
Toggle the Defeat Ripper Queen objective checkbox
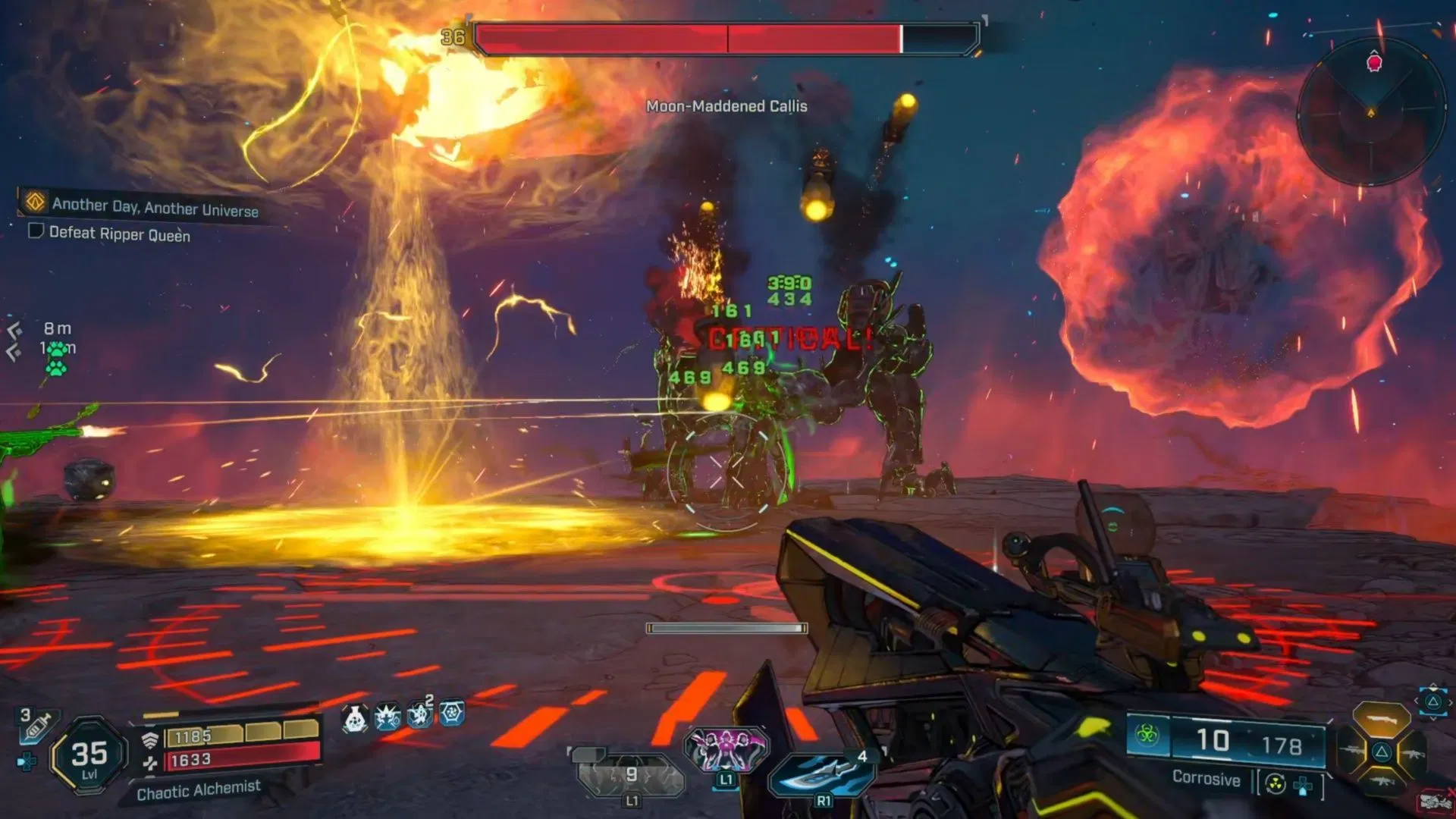[x=36, y=231]
